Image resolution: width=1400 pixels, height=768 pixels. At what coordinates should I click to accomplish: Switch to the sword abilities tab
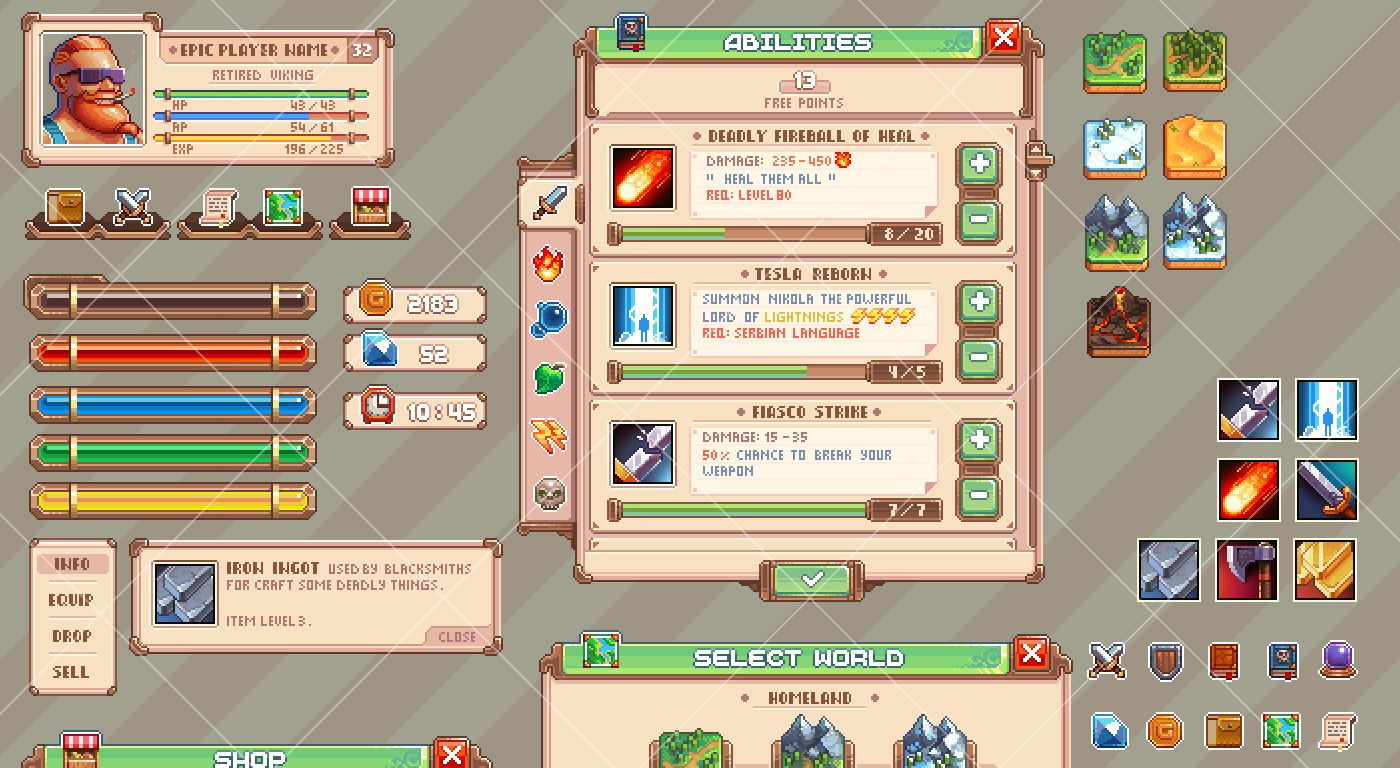[548, 203]
